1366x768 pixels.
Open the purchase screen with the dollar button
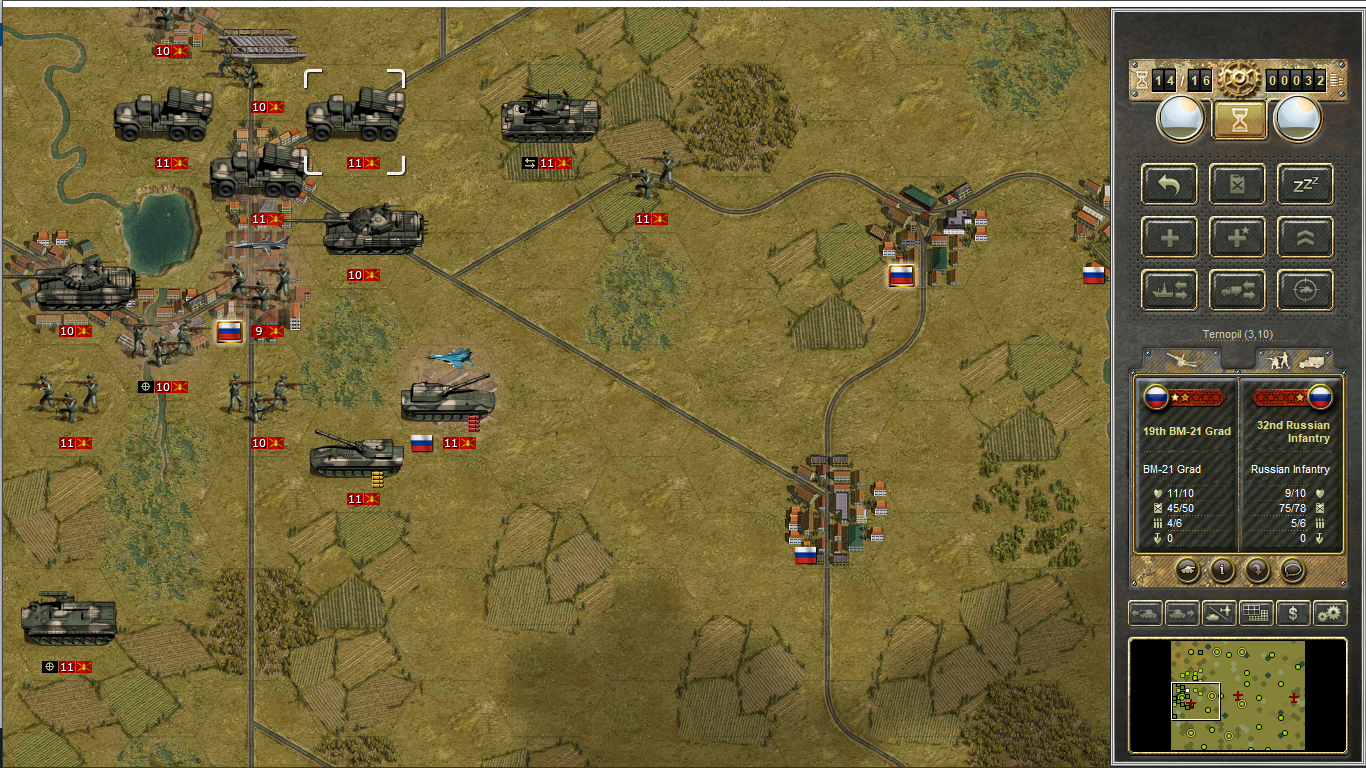[1293, 613]
